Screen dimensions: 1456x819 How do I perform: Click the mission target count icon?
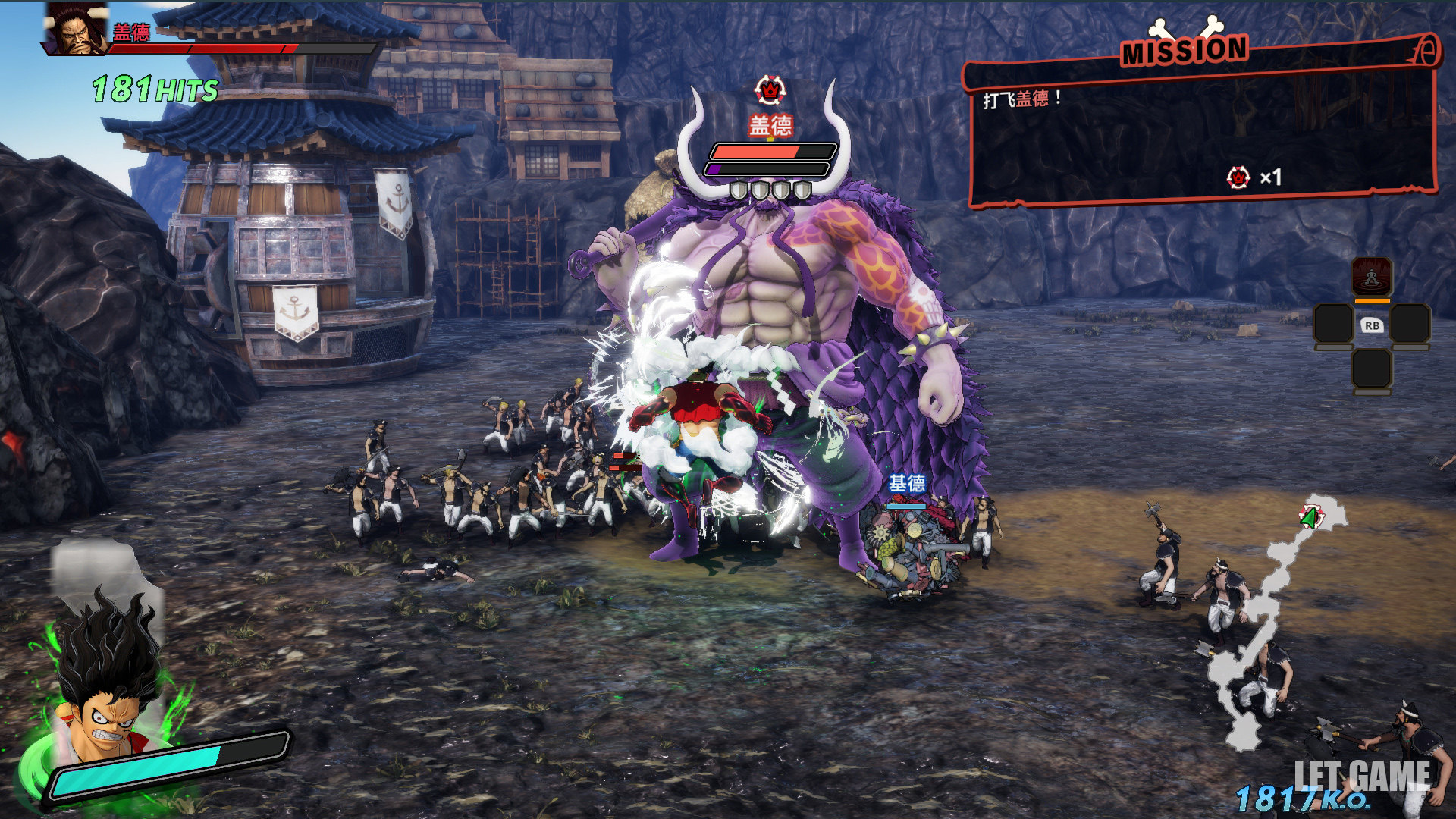point(1238,177)
